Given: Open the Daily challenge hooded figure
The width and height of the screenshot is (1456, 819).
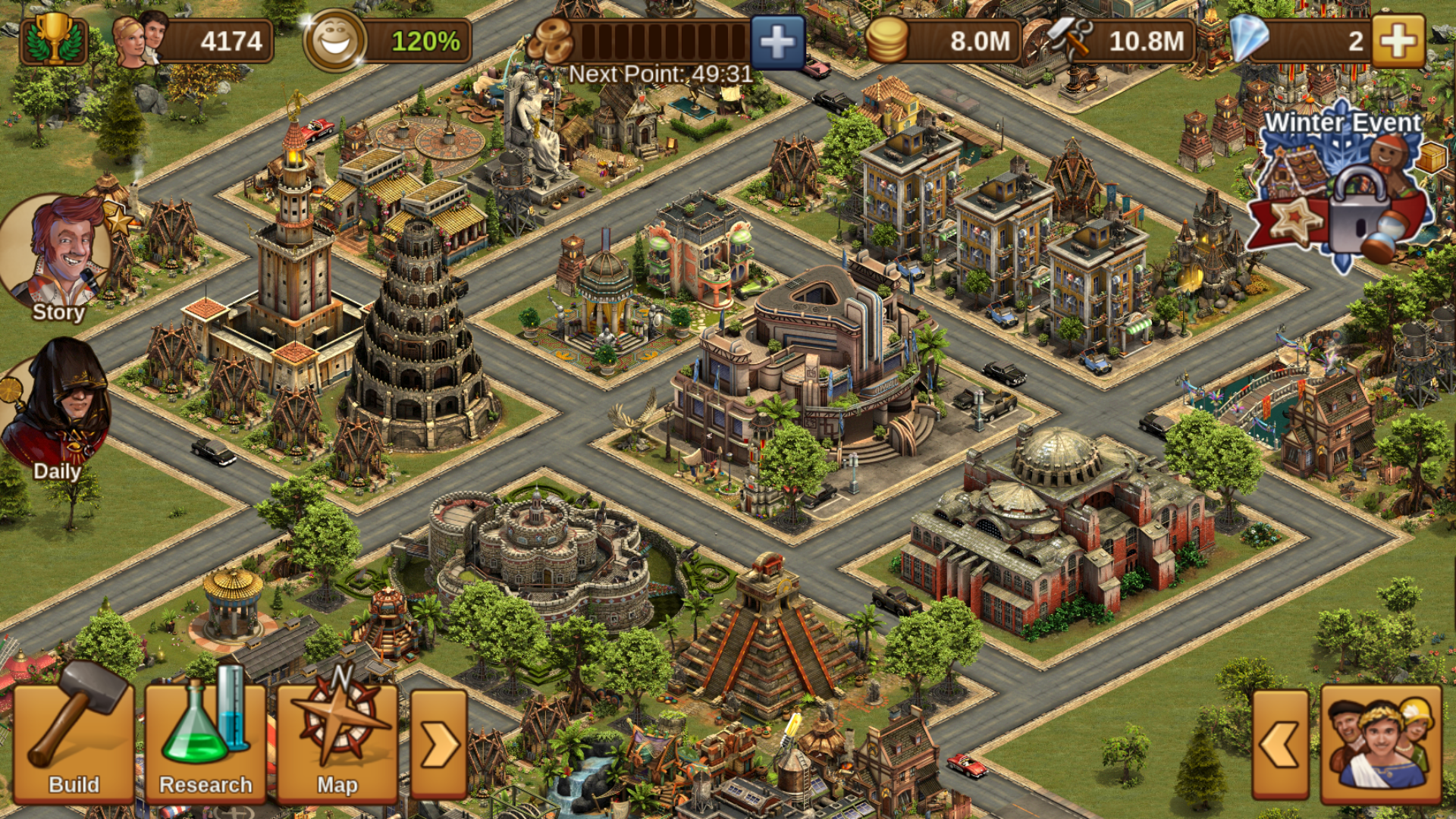Looking at the screenshot, I should (57, 409).
